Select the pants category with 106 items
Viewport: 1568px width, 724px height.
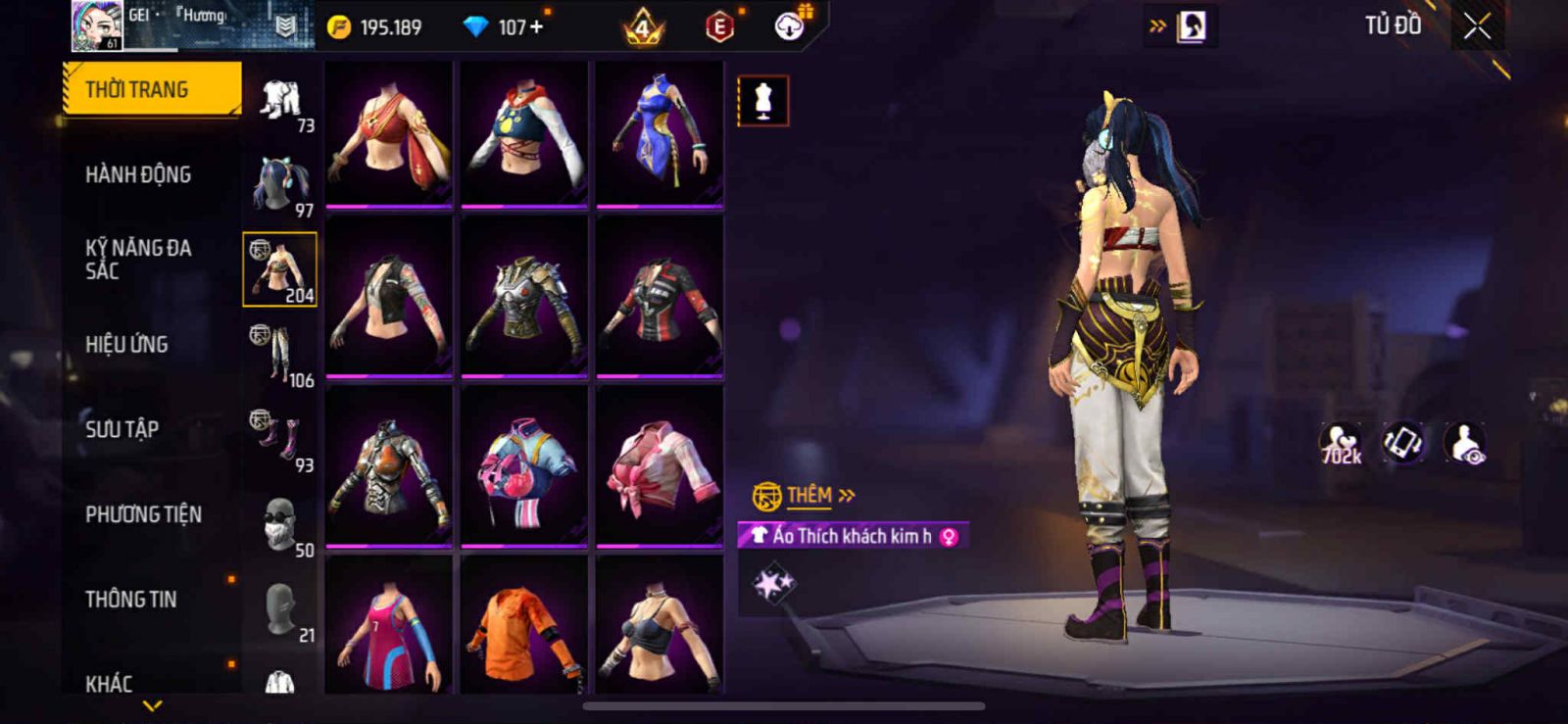click(279, 355)
